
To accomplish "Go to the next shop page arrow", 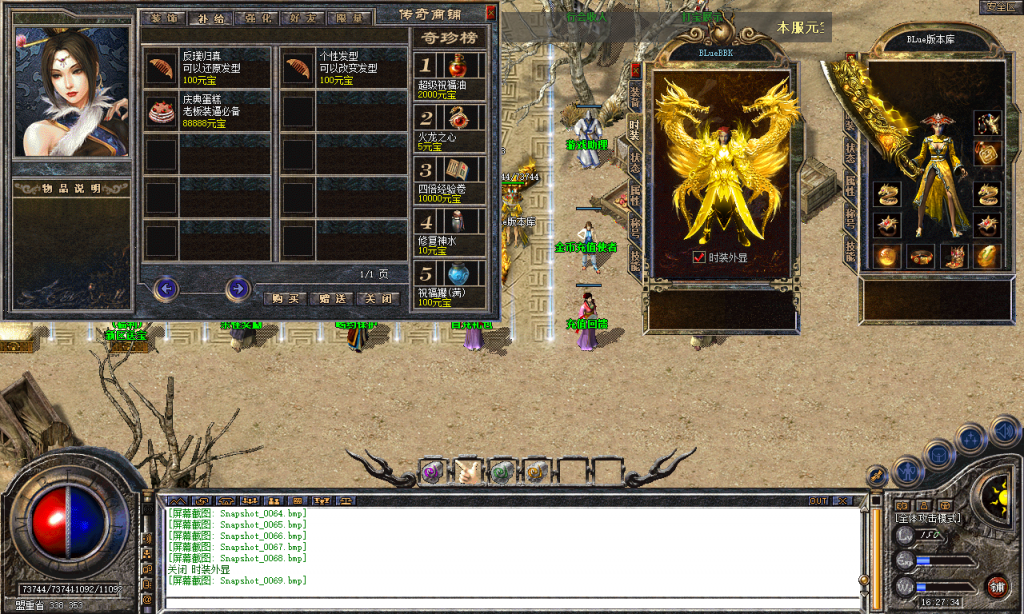I will click(x=237, y=289).
